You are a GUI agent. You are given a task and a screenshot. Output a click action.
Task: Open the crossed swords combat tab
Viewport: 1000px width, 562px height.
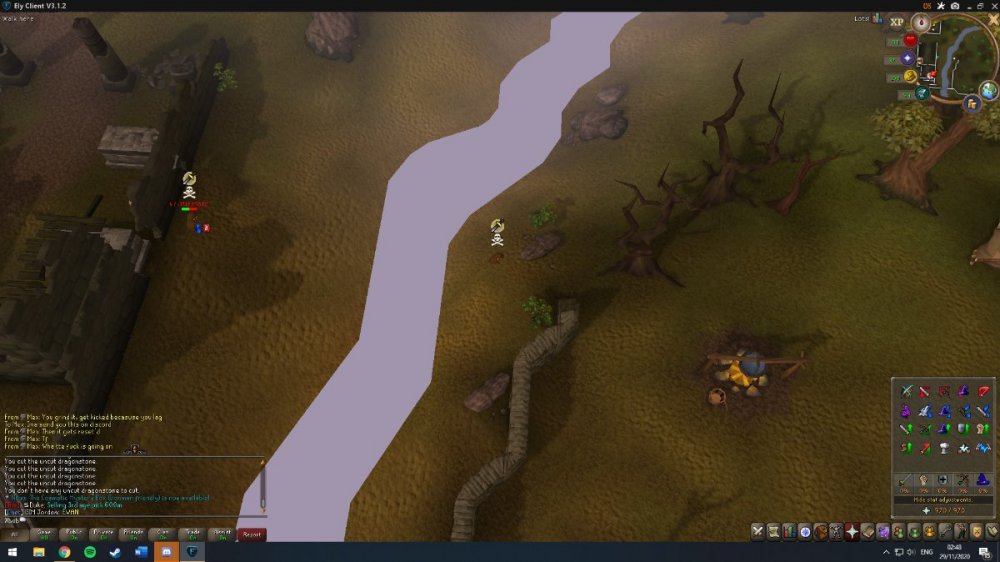(x=759, y=531)
